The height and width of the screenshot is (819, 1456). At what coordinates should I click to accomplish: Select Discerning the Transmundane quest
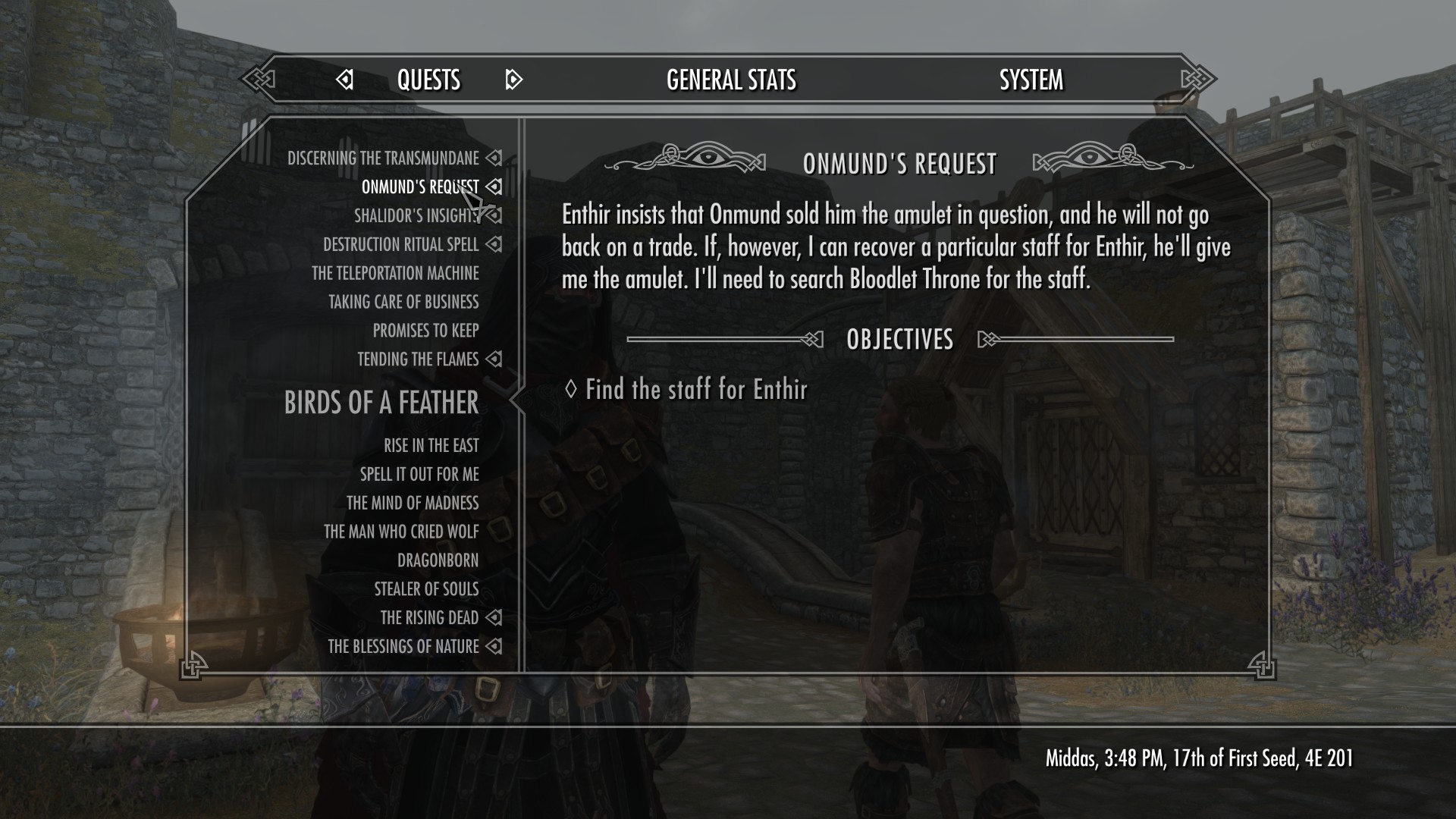383,158
